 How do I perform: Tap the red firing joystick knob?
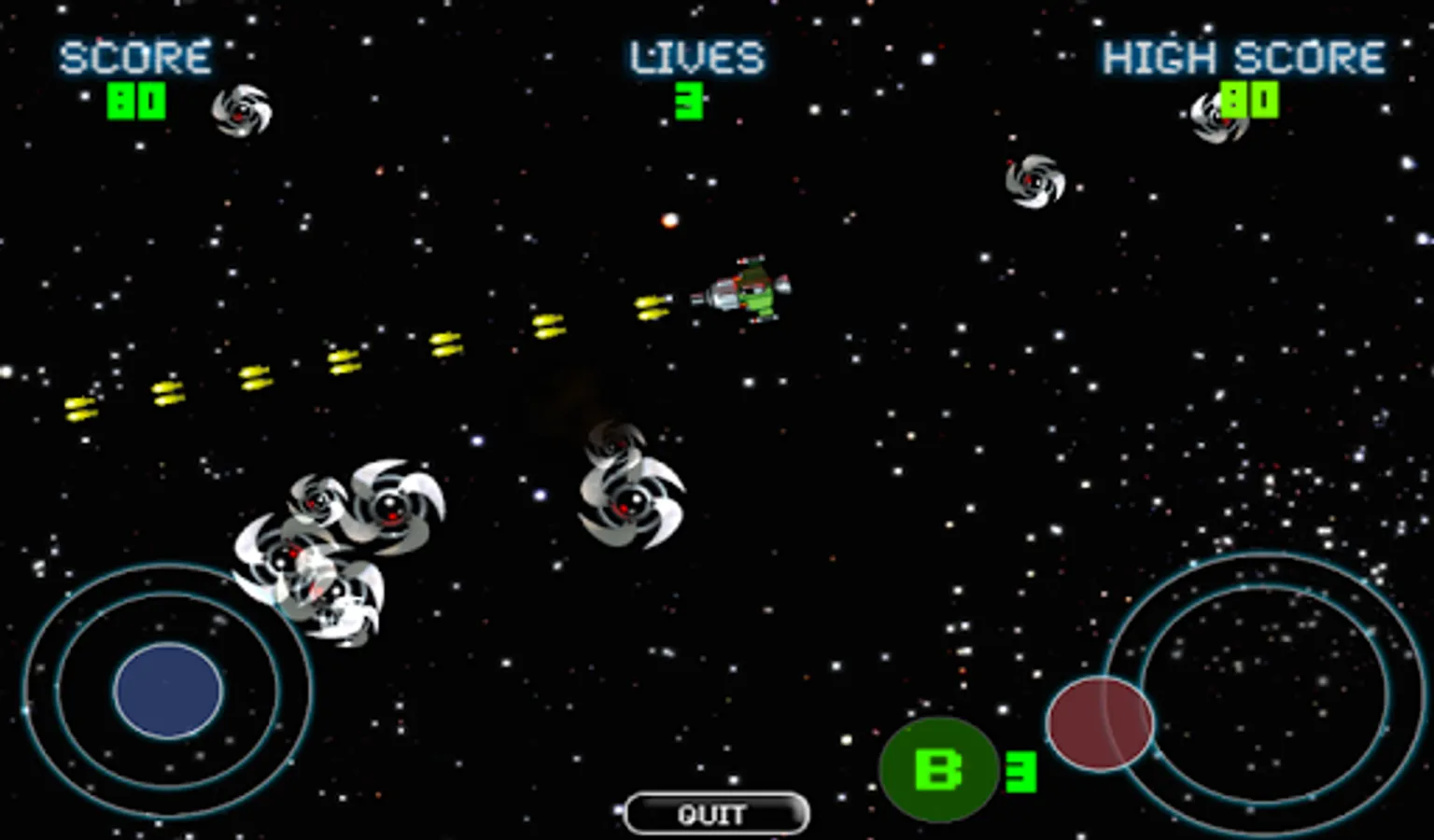click(x=1100, y=724)
